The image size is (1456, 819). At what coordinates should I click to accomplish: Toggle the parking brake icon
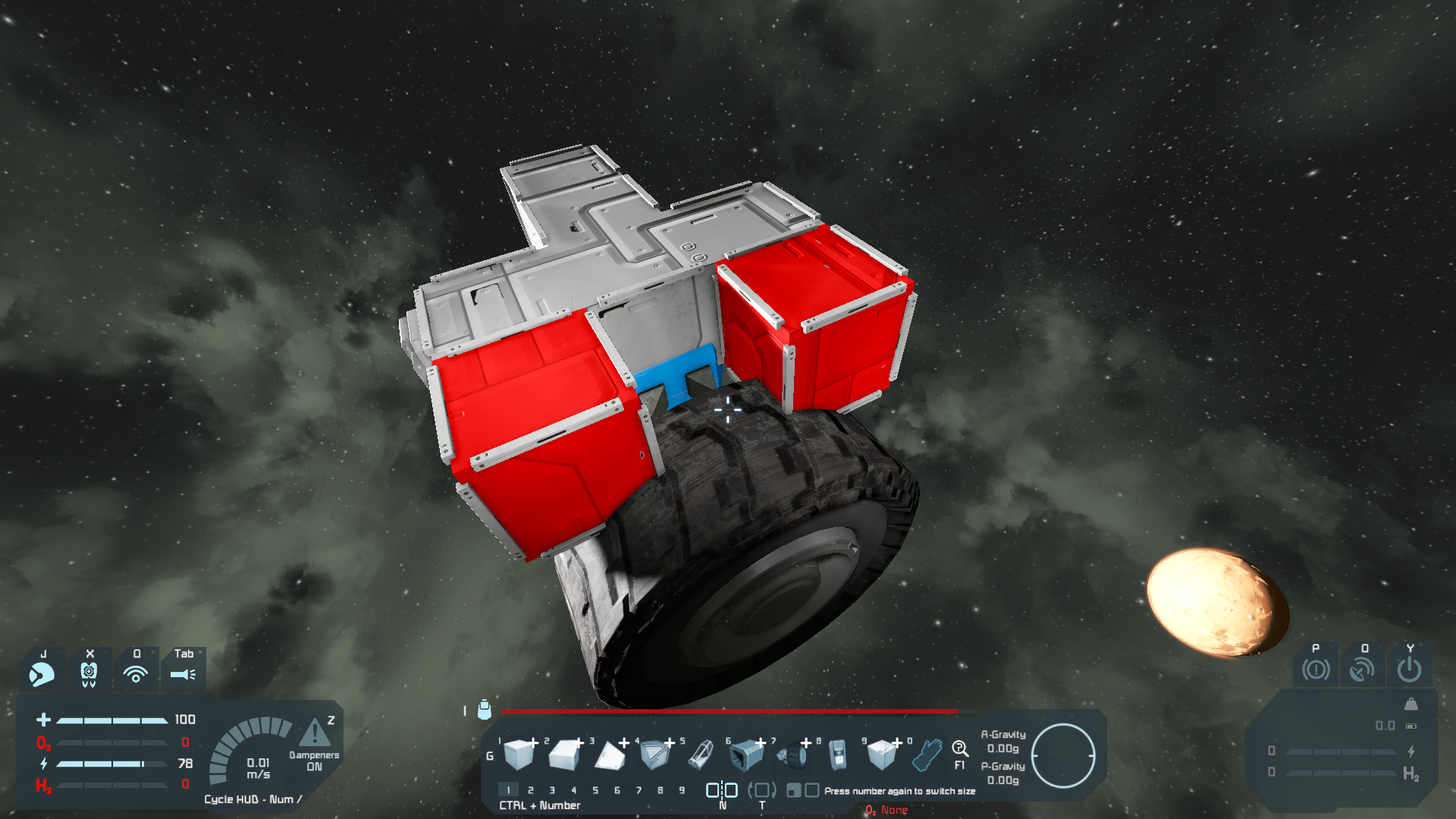point(1316,670)
